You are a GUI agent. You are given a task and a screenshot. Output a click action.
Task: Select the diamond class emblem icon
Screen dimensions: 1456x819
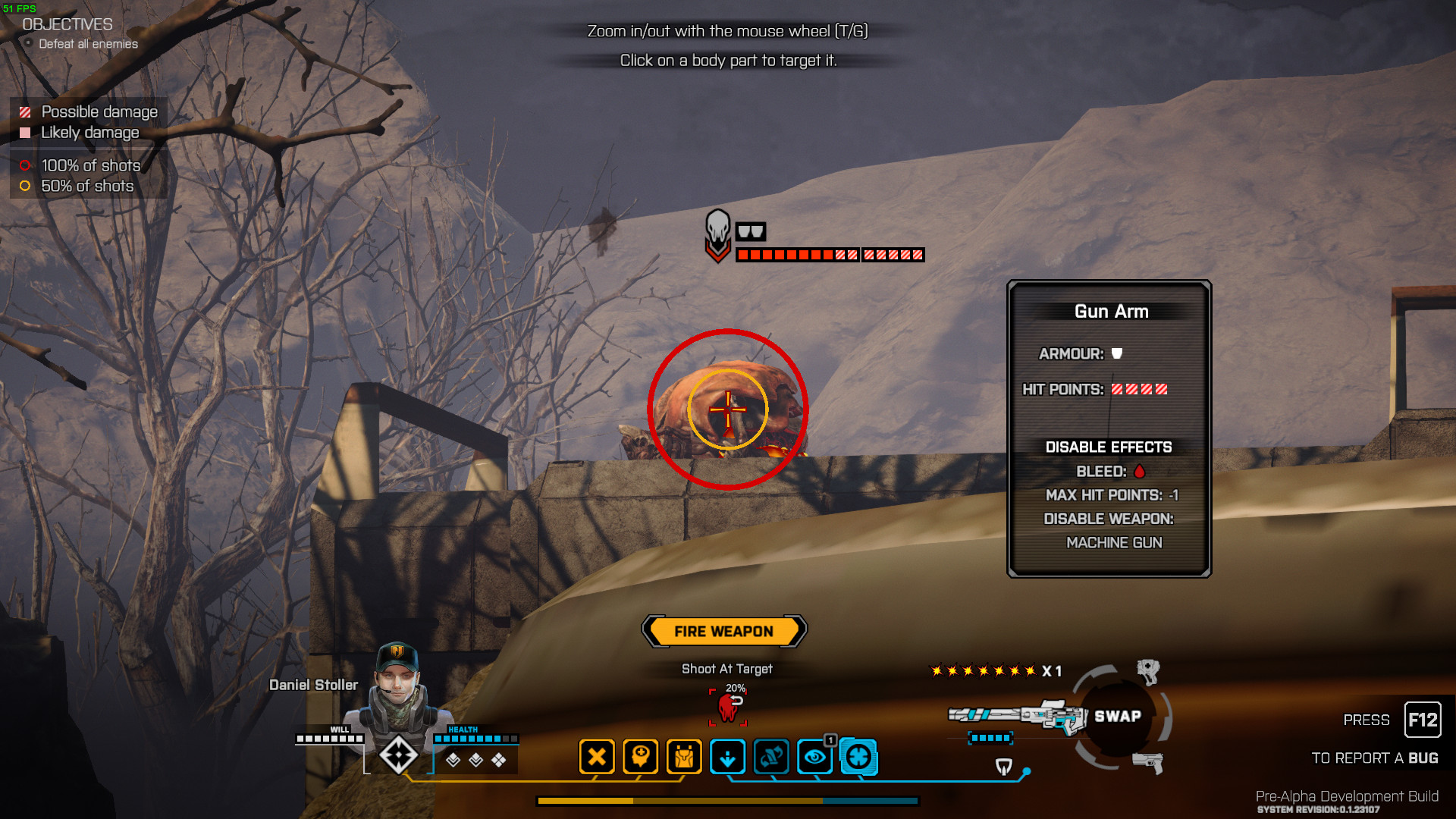(x=398, y=755)
